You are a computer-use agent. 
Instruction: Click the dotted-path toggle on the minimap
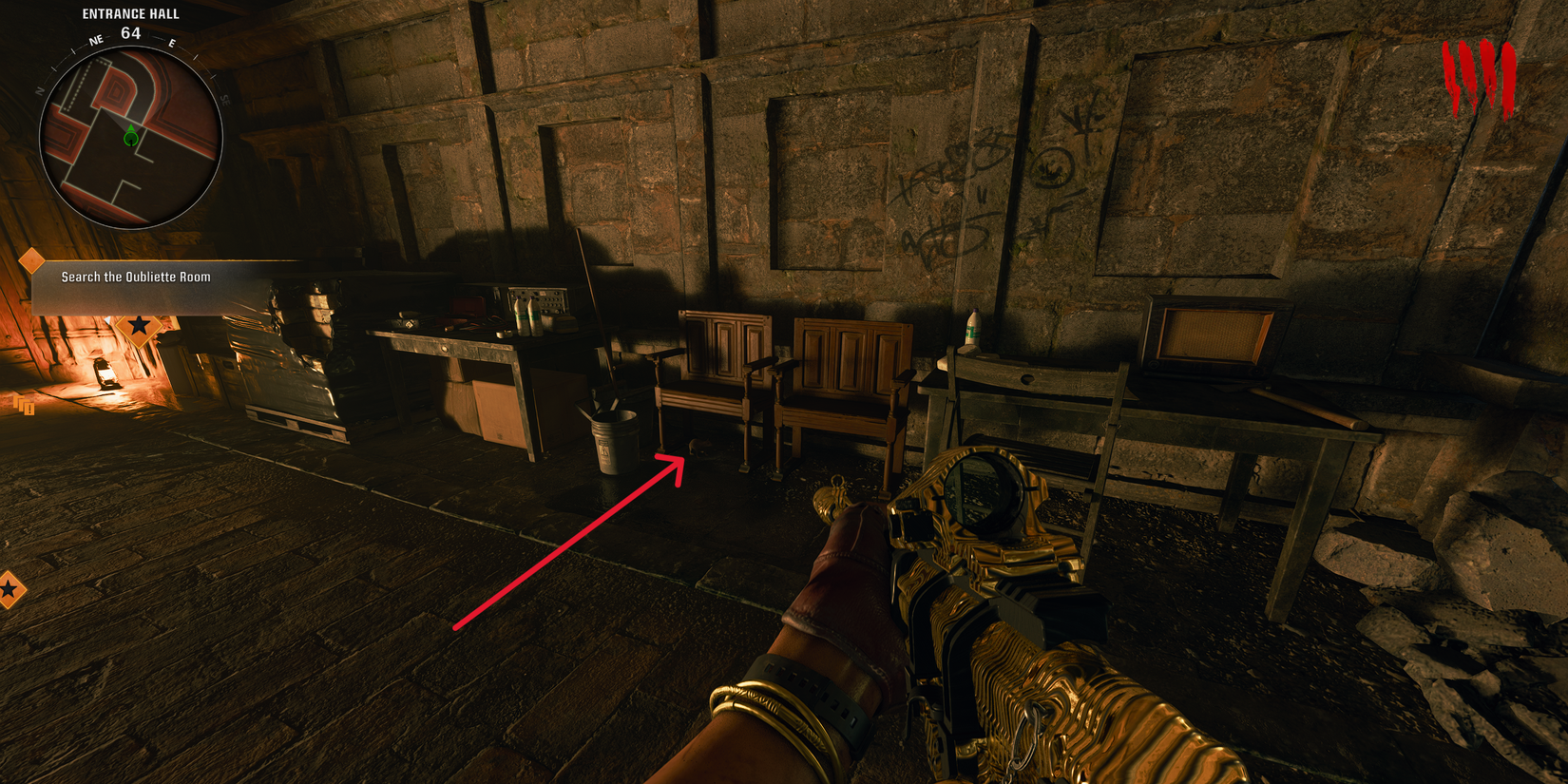[81, 86]
